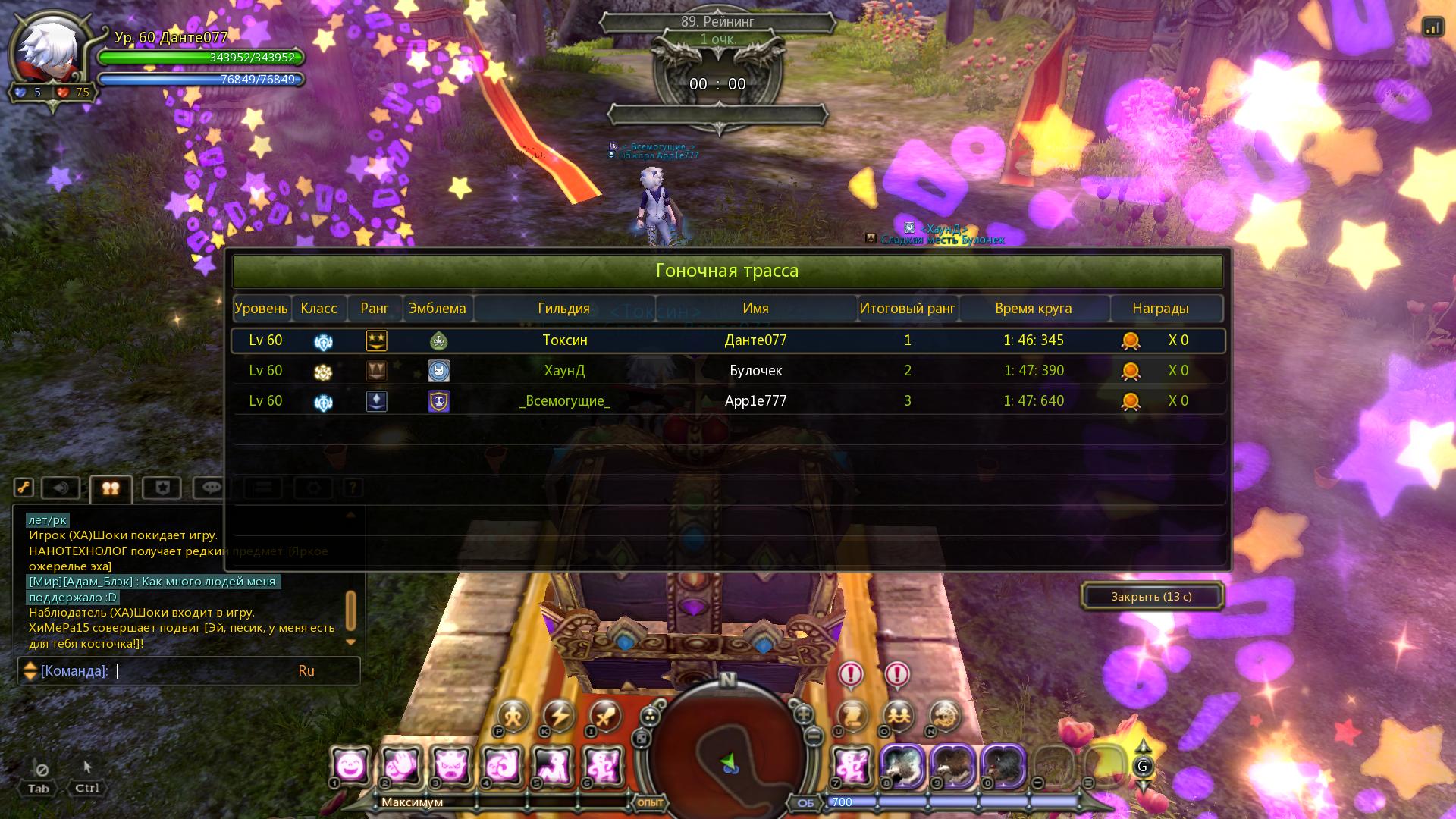Screen dimensions: 1456x819
Task: Activate the angry face emote in slot 3
Action: 452,766
